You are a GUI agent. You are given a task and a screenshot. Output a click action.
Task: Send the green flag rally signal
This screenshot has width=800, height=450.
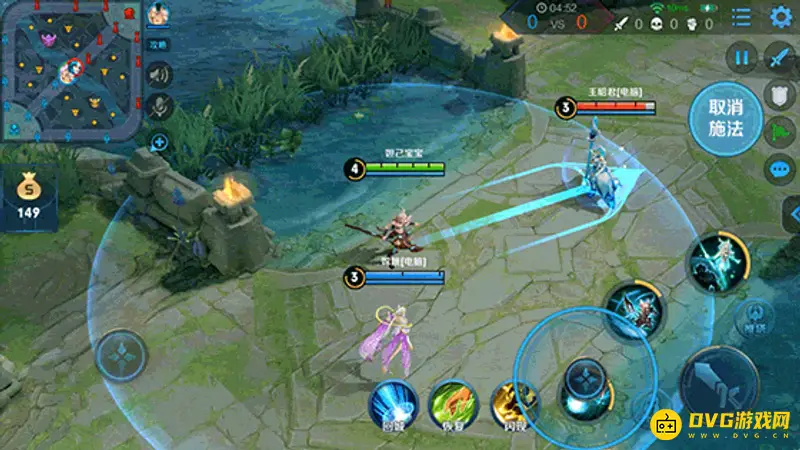779,131
